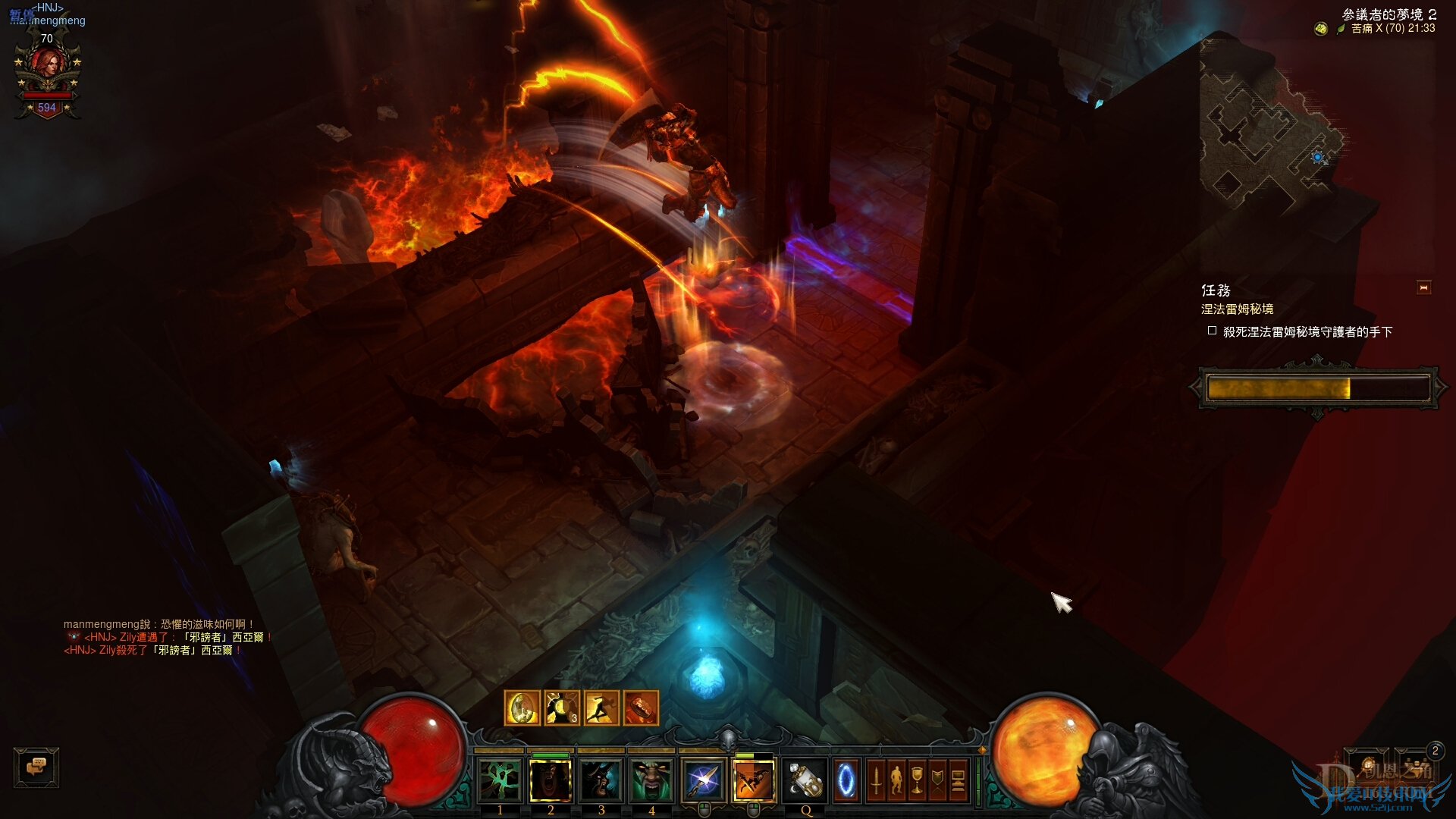This screenshot has width=1456, height=819.
Task: Open the achievements chalice button
Action: pyautogui.click(x=917, y=780)
